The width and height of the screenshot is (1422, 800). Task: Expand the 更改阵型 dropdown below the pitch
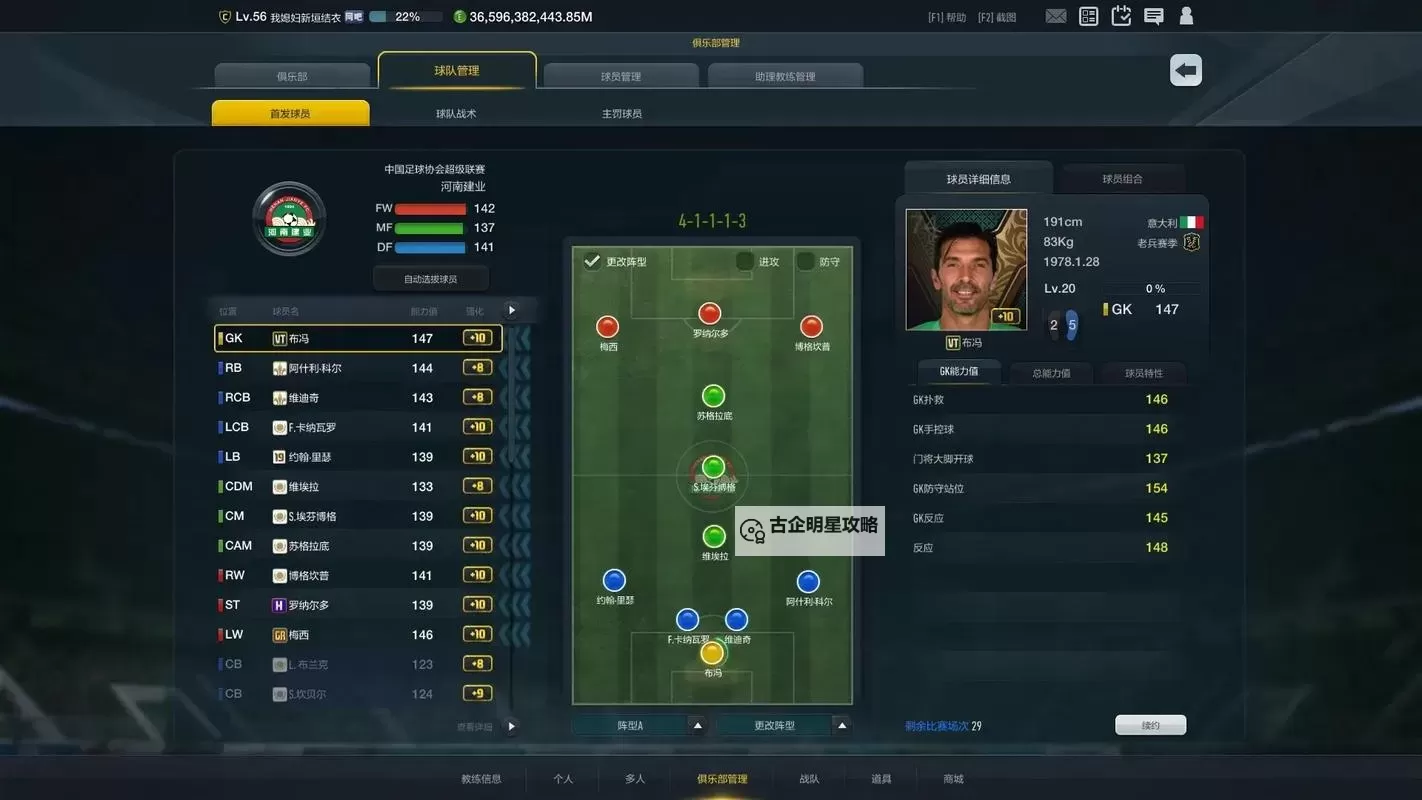pyautogui.click(x=843, y=724)
